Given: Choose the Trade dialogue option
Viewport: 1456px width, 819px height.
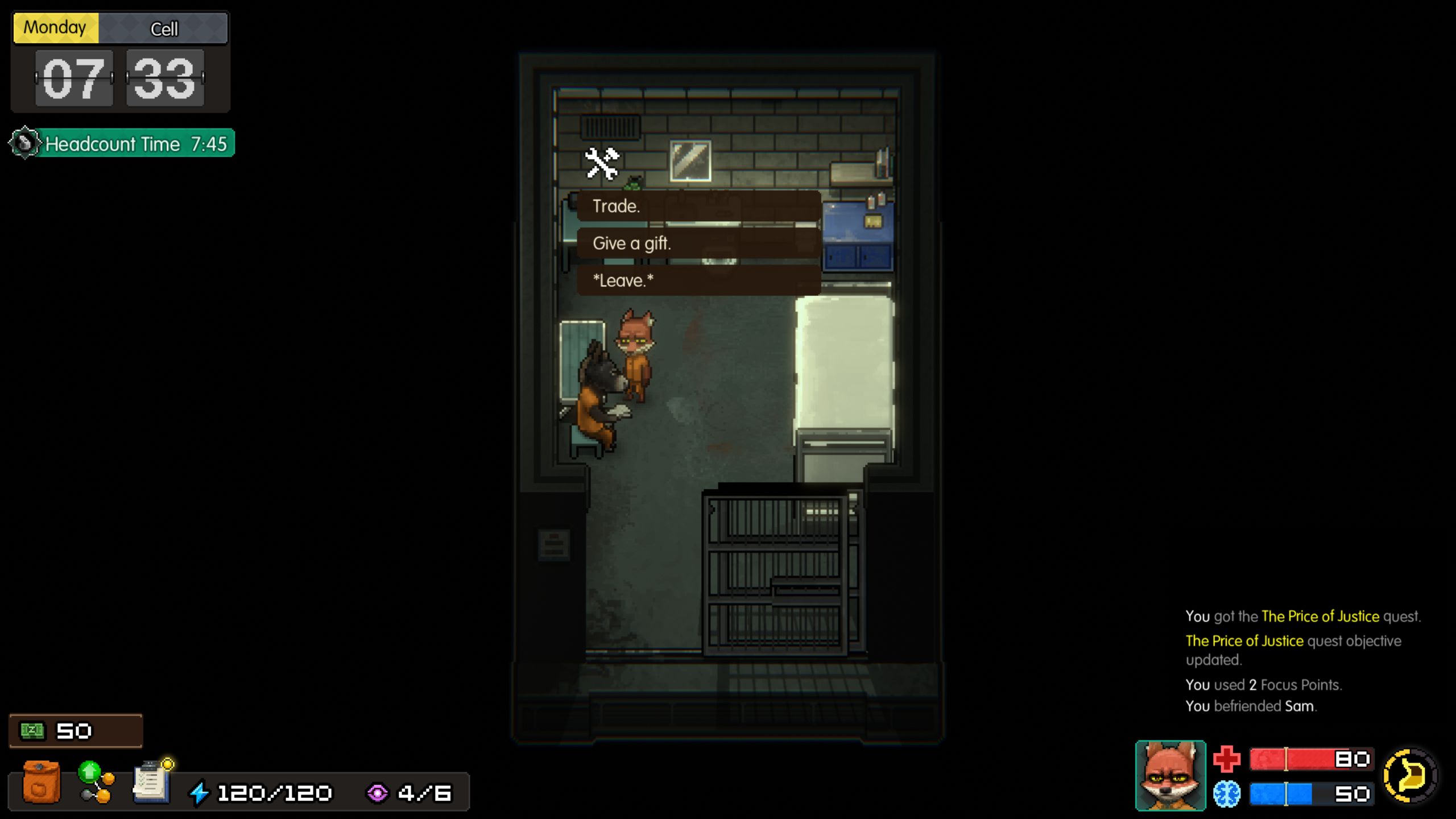Looking at the screenshot, I should pos(698,206).
